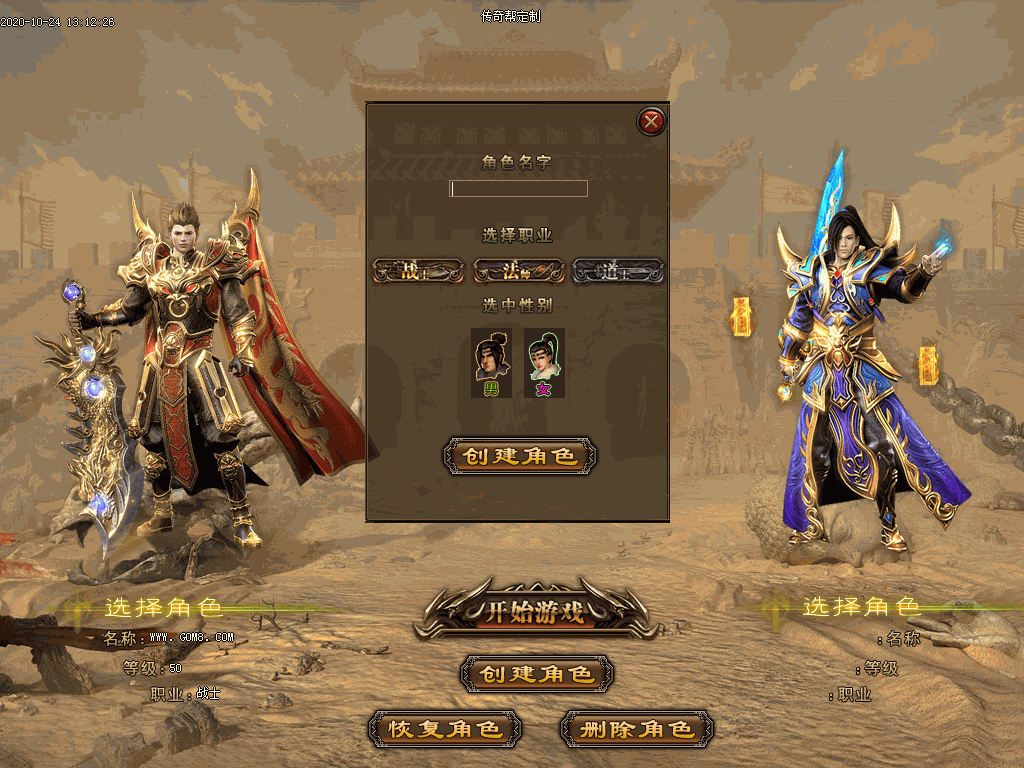Choose the 道士 taoist class
Image resolution: width=1024 pixels, height=768 pixels.
pyautogui.click(x=617, y=271)
